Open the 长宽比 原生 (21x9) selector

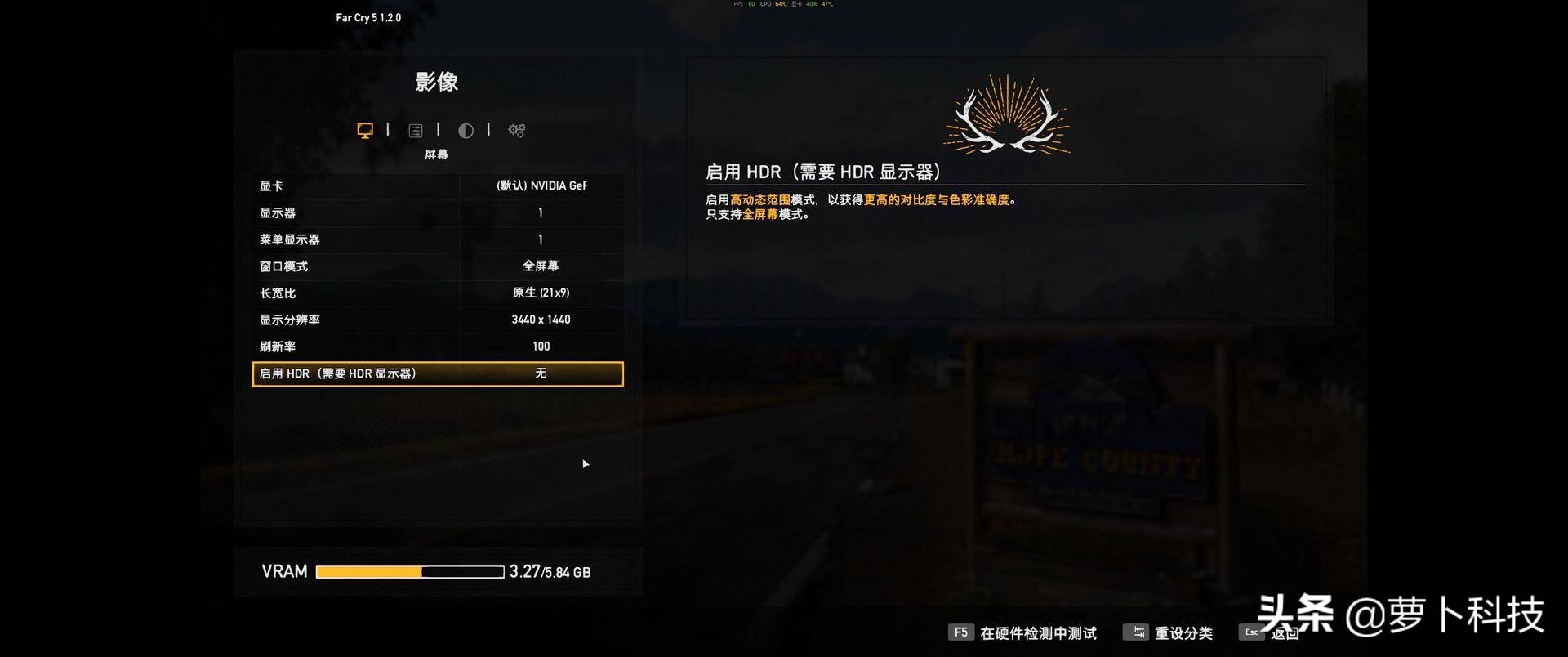pos(541,293)
